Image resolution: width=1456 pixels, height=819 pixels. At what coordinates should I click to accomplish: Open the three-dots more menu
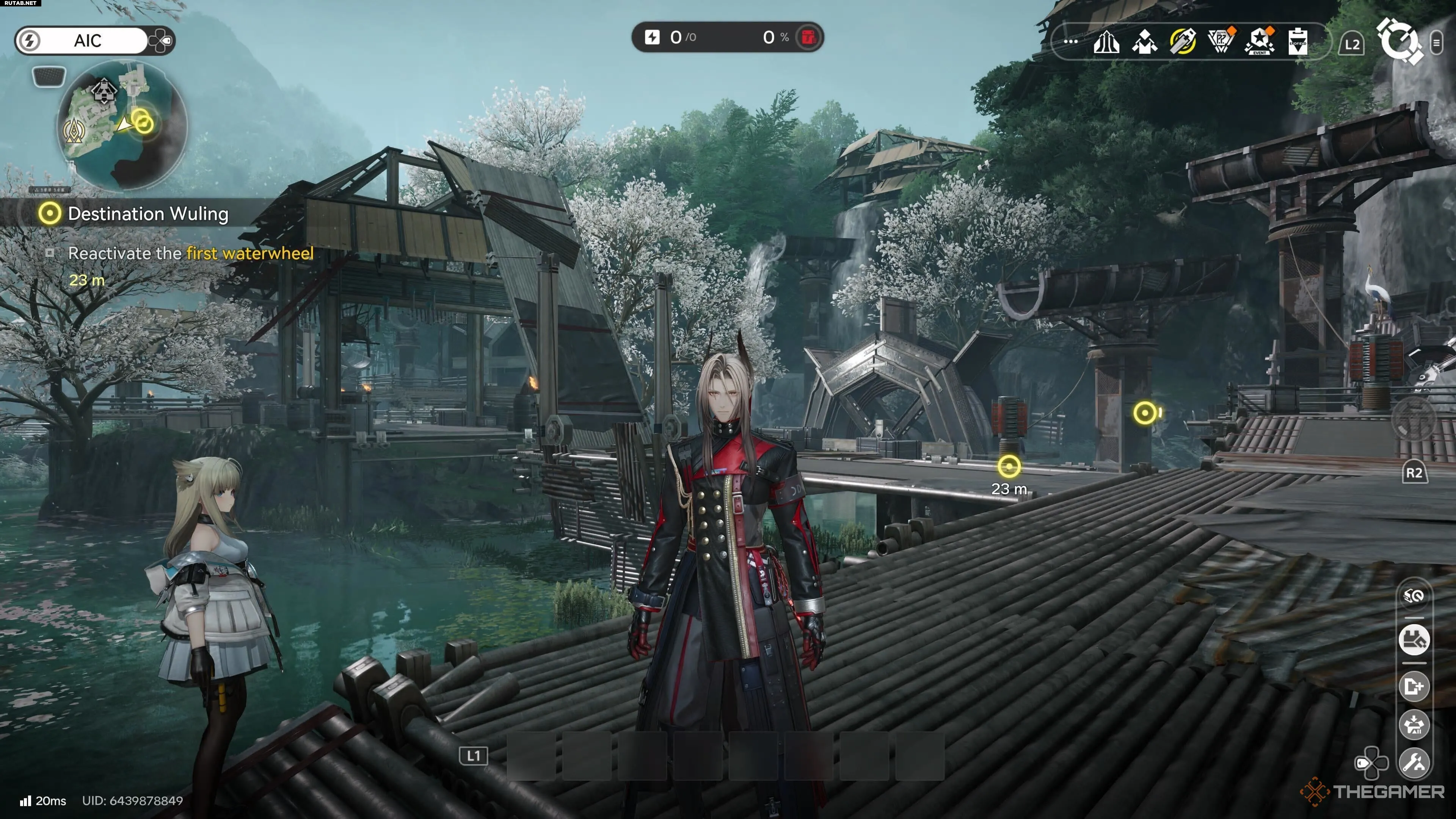(x=1070, y=42)
